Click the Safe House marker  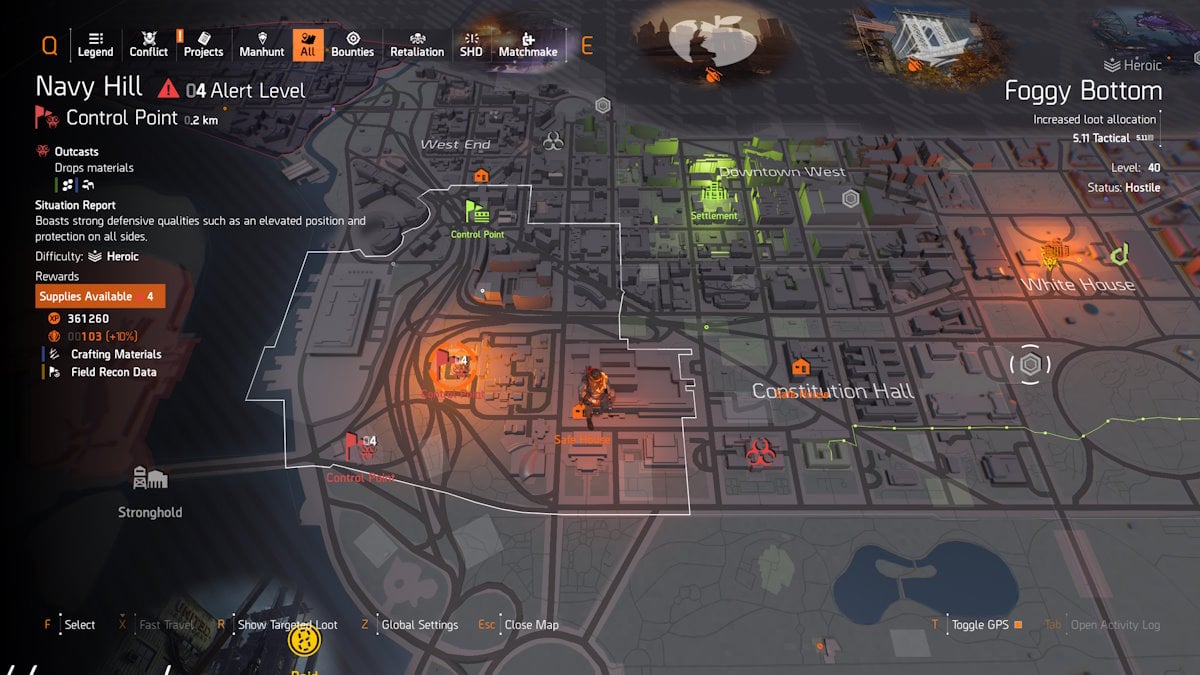pos(579,412)
